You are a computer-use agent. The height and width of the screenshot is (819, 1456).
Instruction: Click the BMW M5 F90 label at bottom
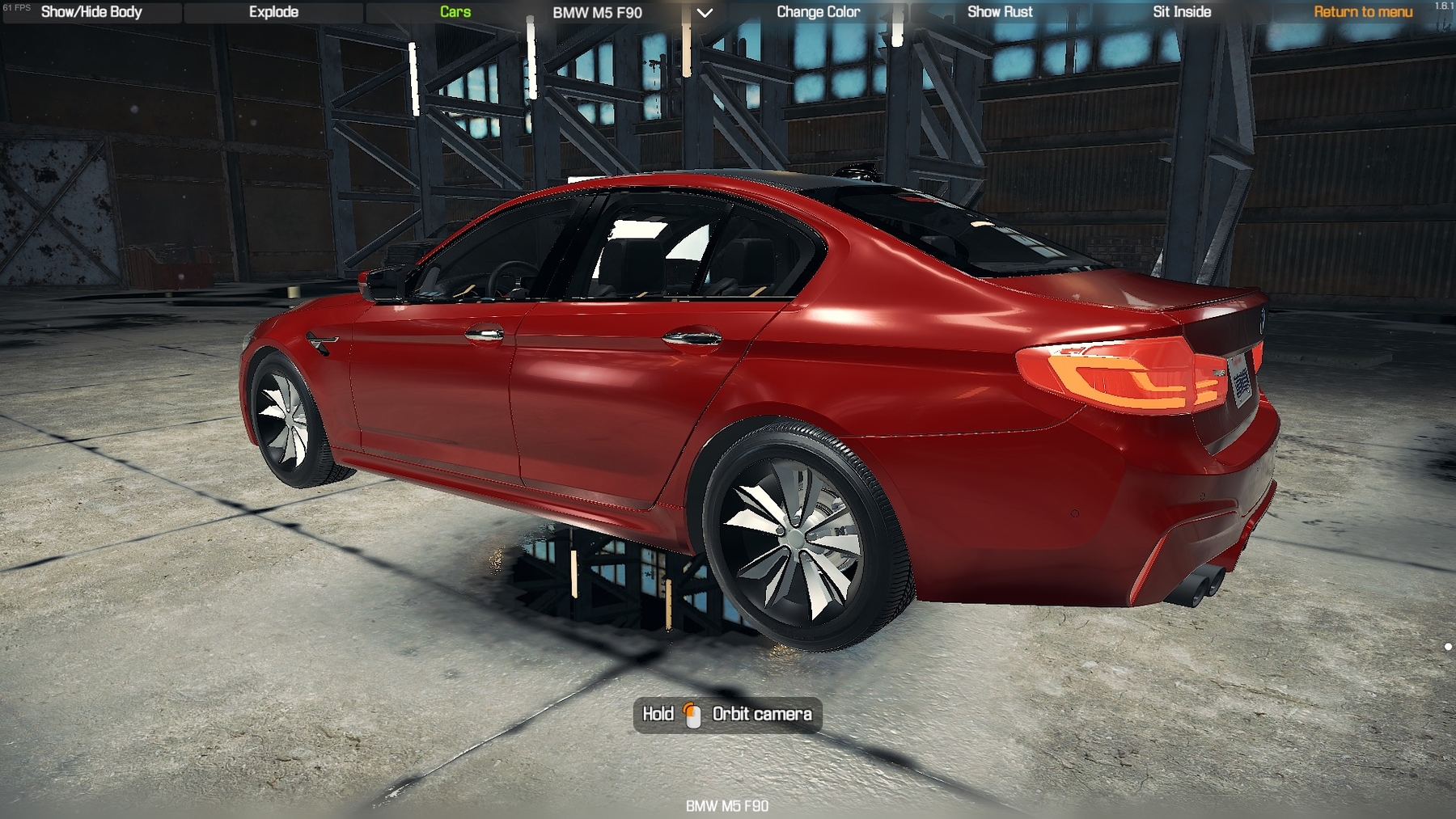pos(727,805)
